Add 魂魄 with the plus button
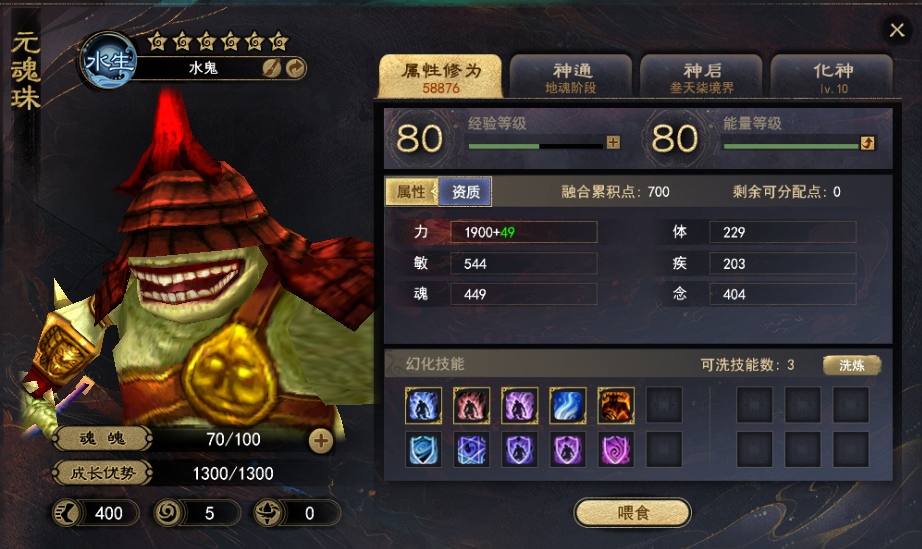922x549 pixels. pos(320,439)
